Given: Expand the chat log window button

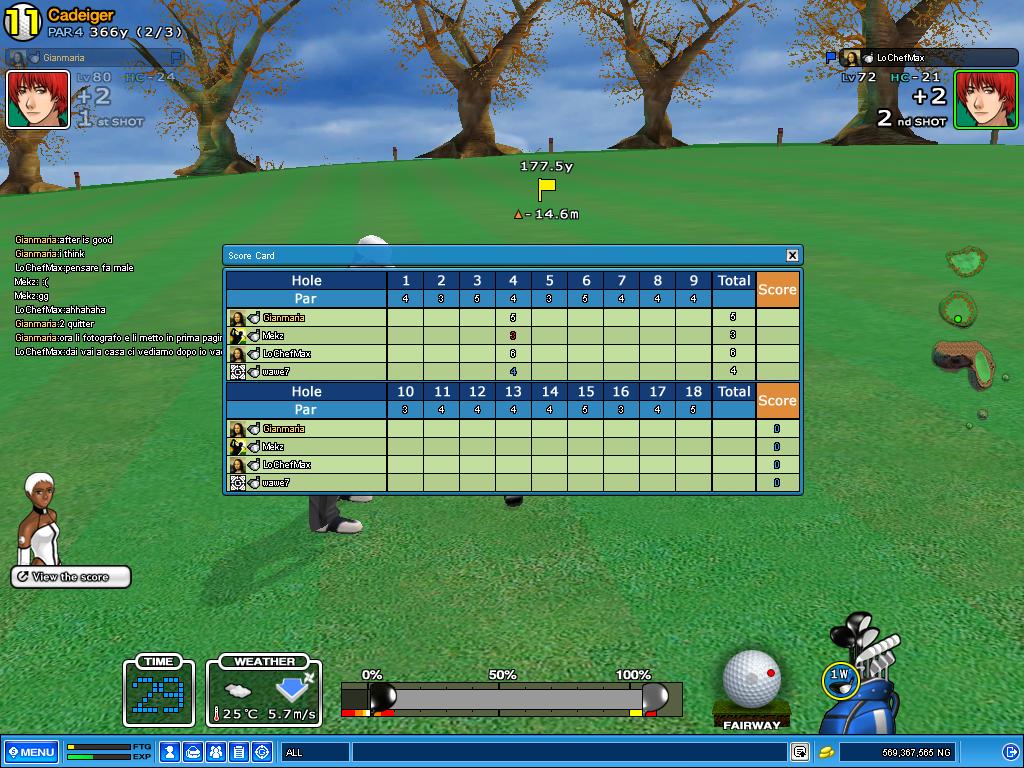Looking at the screenshot, I should [800, 752].
